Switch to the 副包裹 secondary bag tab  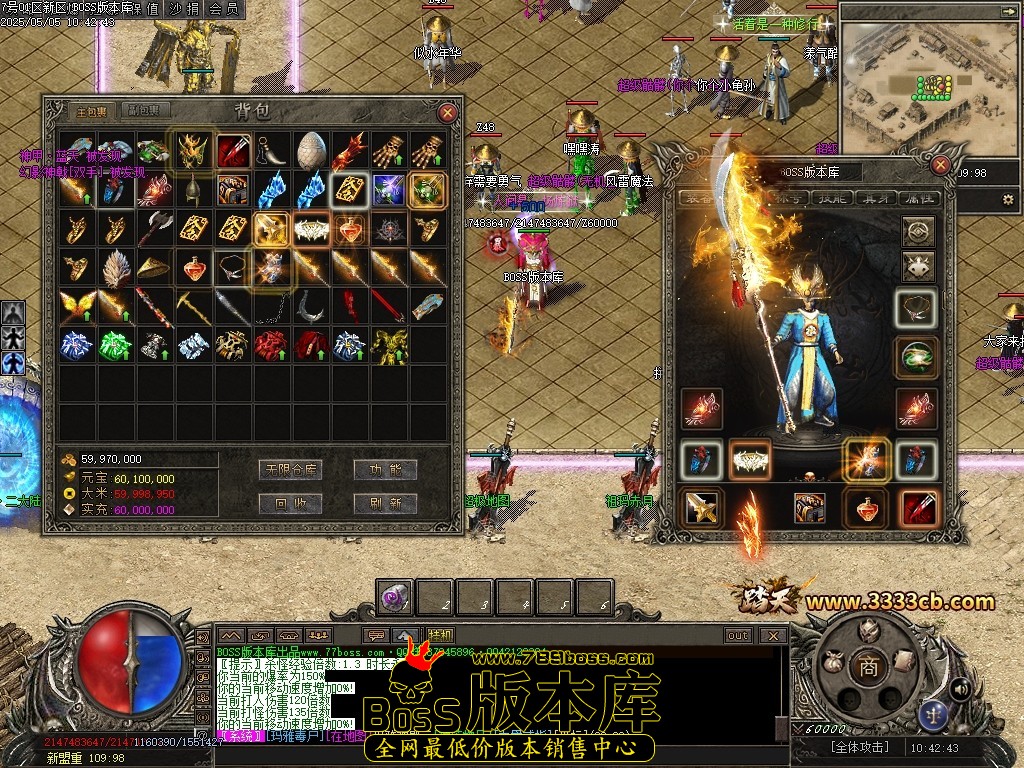coord(146,111)
